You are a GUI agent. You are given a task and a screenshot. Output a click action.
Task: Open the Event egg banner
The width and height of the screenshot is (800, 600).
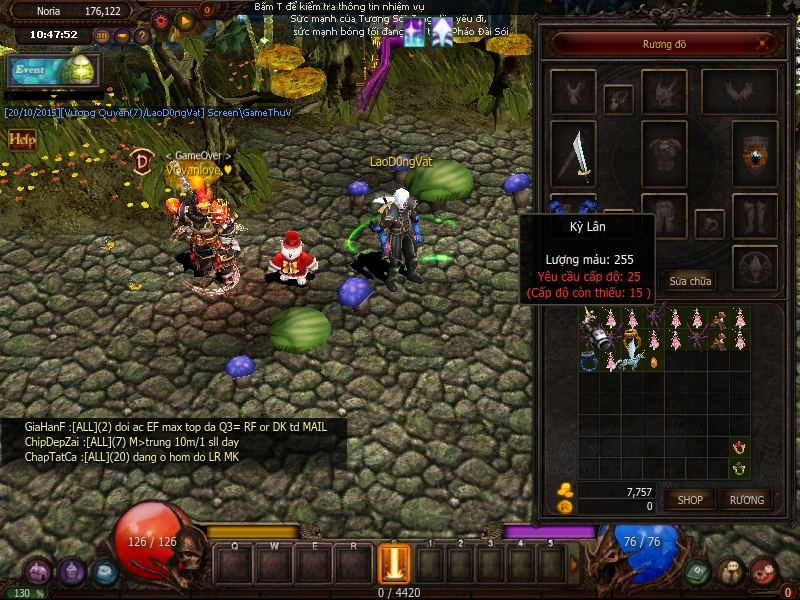coord(50,70)
